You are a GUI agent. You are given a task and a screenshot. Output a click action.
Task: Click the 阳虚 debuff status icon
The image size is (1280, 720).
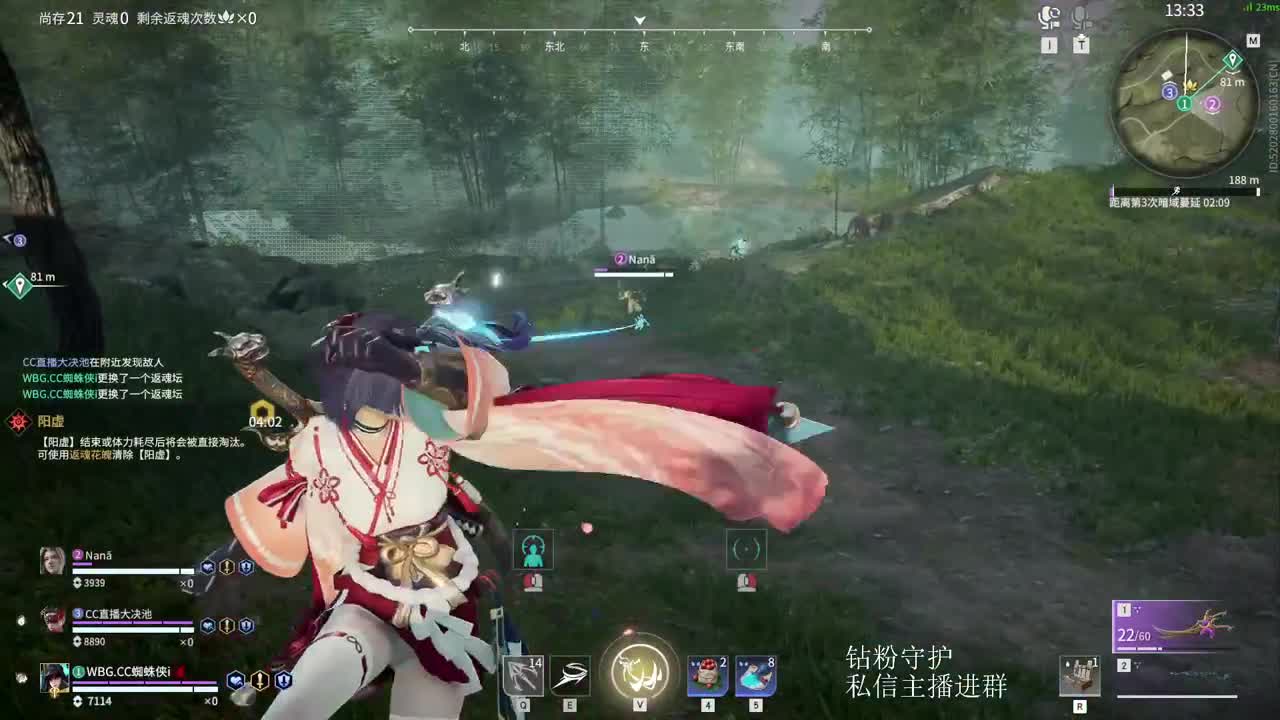click(x=16, y=422)
